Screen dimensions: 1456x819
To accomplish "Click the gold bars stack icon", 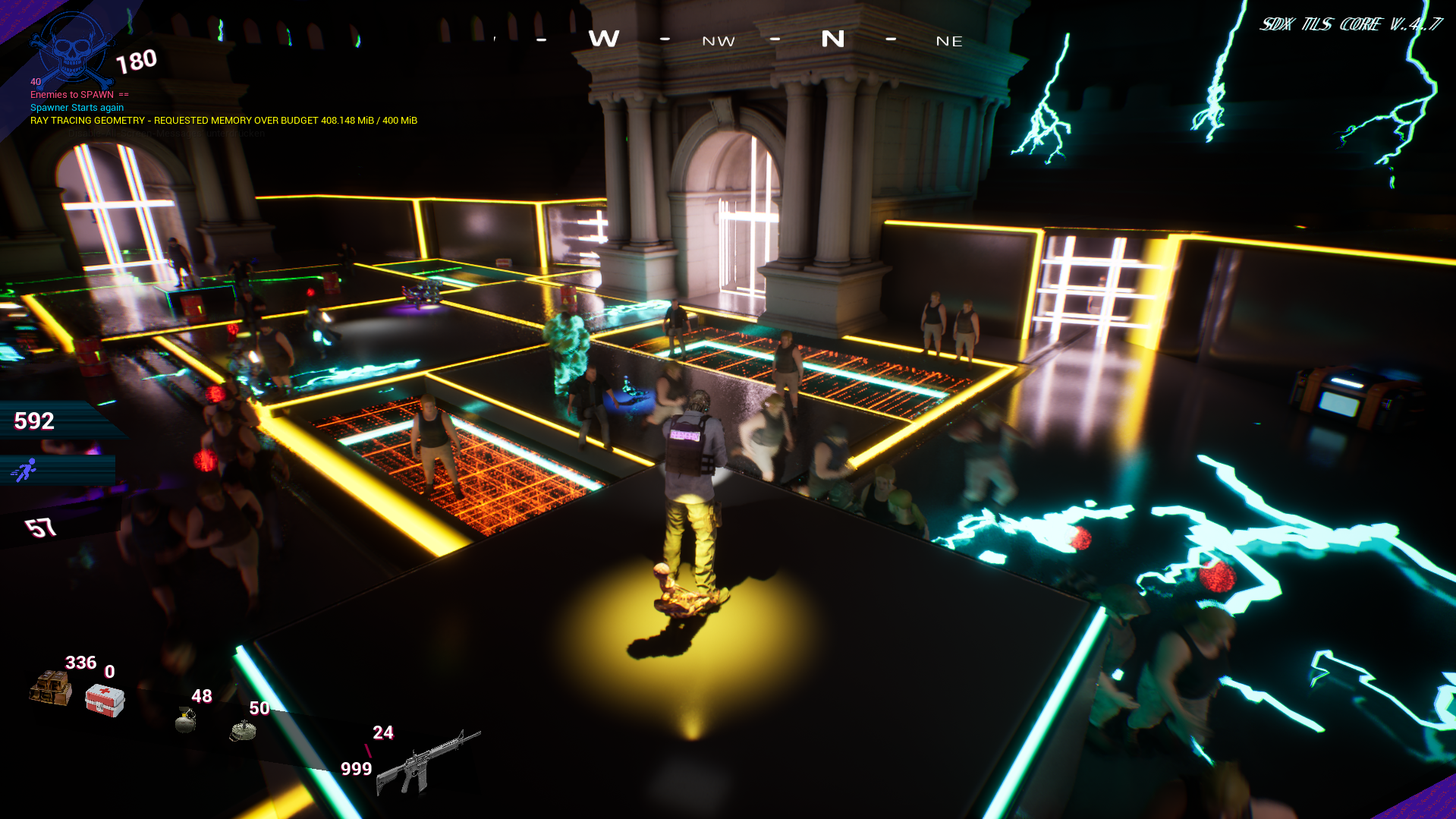I will pos(51,688).
